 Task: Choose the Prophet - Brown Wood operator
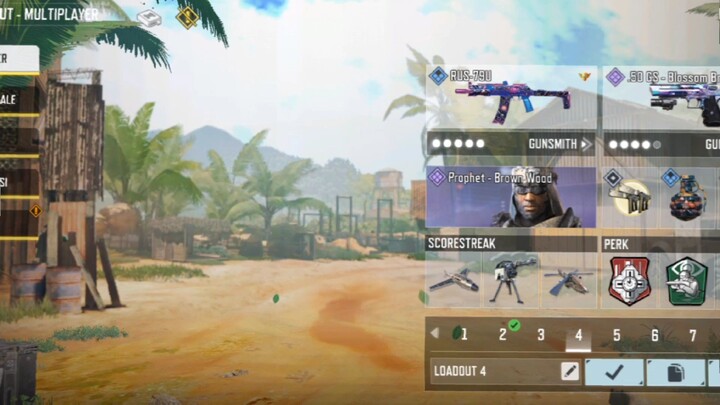(511, 198)
